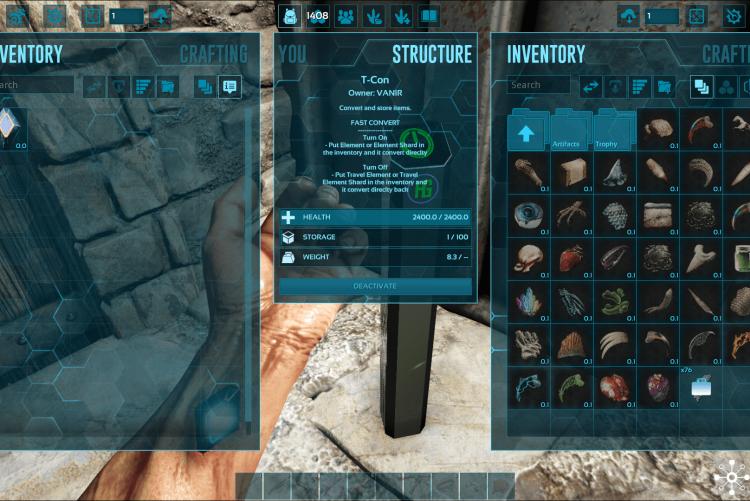Open the backpack inventory icon in top bar

289,16
